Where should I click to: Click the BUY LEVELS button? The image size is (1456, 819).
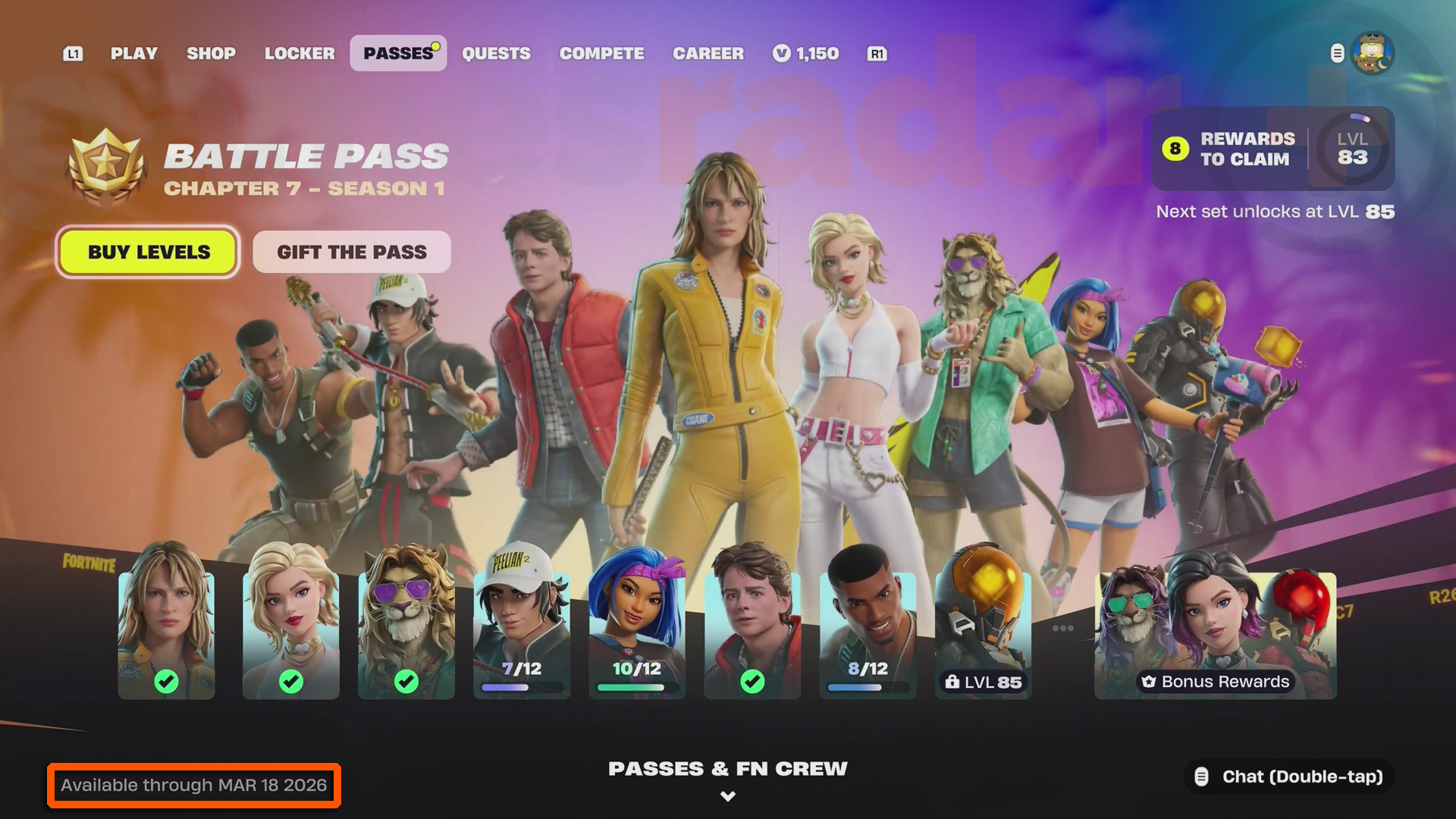[x=148, y=253]
